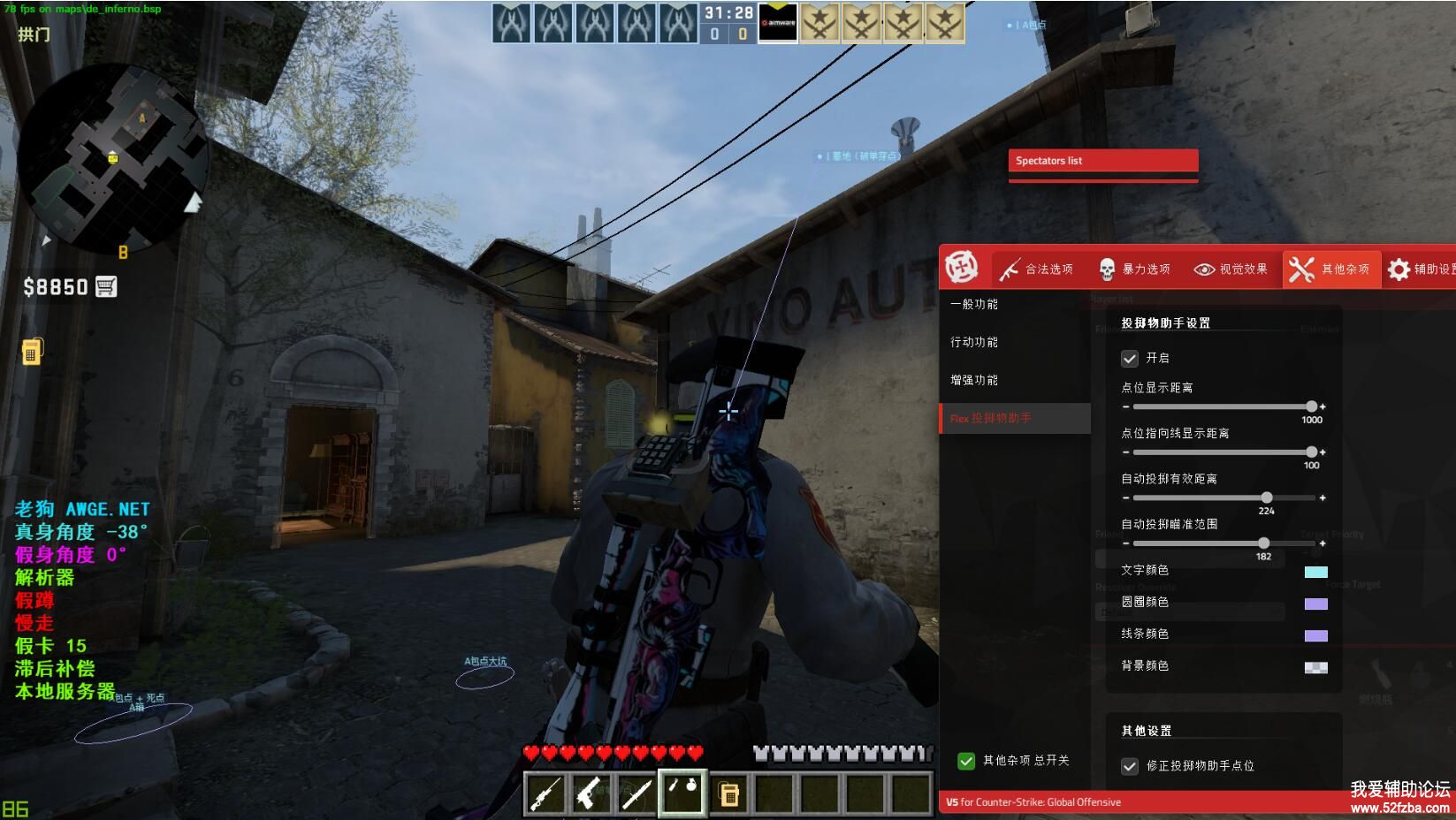Viewport: 1456px width, 820px height.
Task: Choose 一般功能 in the side menu
Action: coord(974,304)
